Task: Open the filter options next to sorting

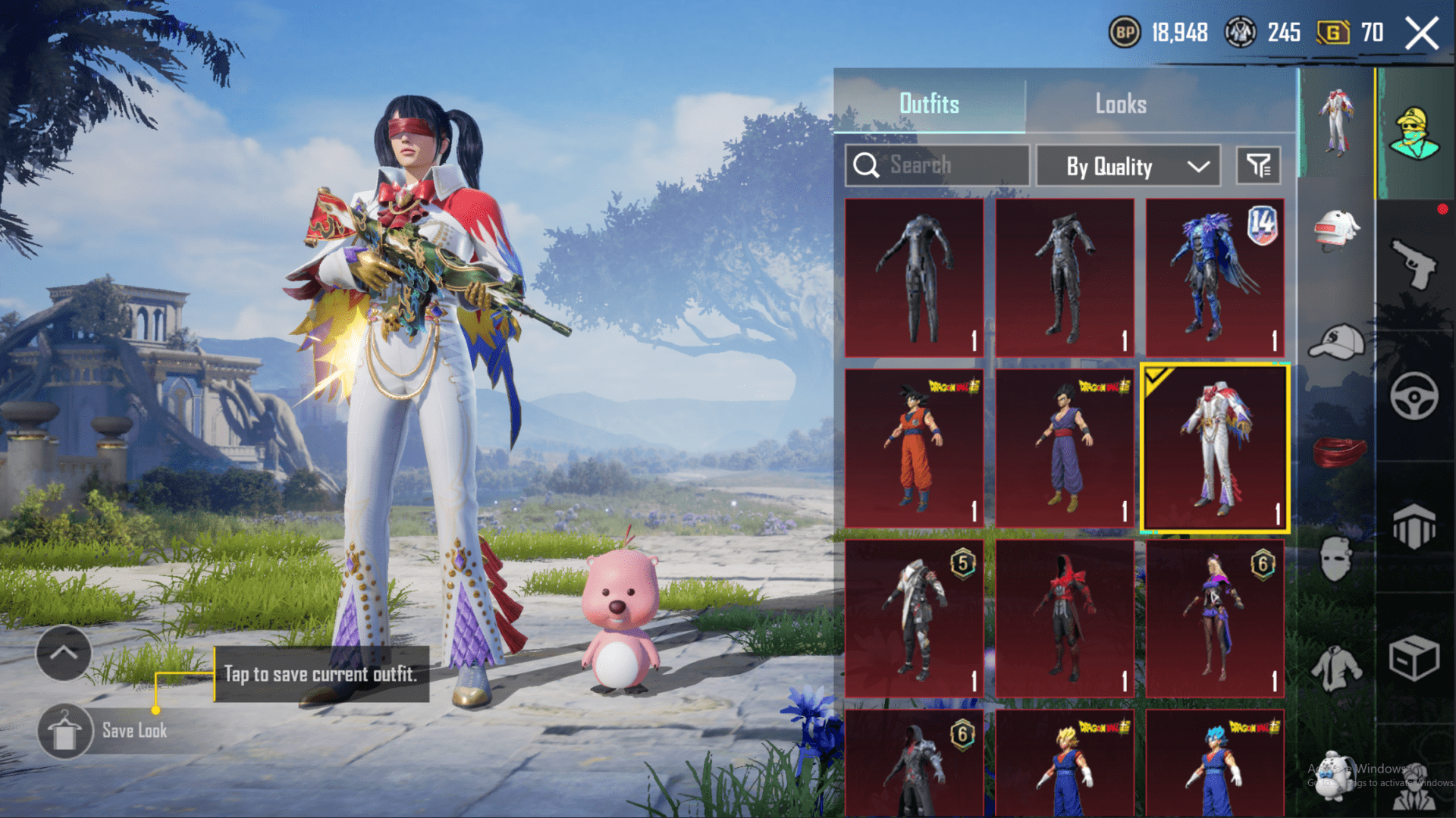Action: click(1258, 166)
